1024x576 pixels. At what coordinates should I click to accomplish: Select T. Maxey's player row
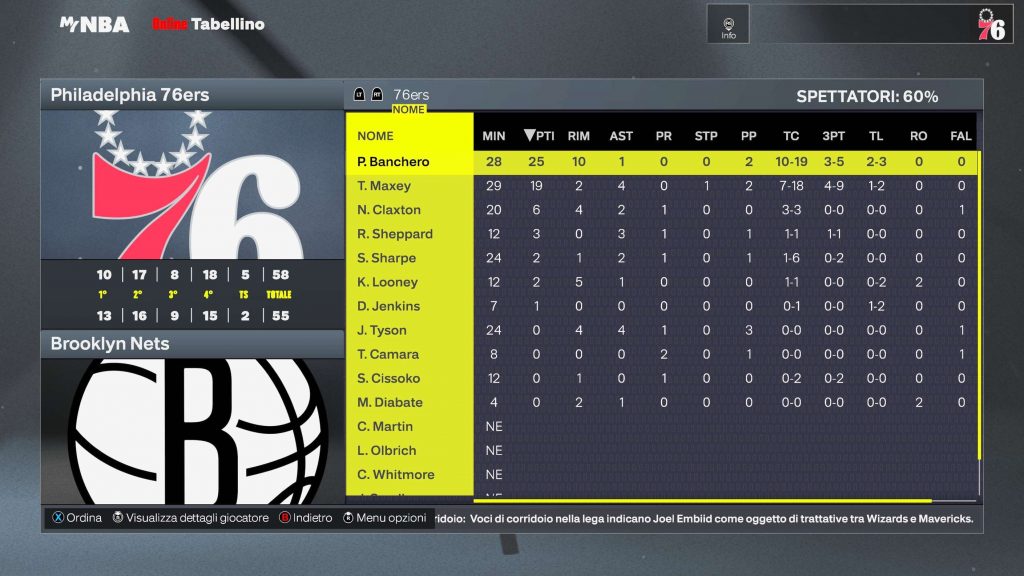385,186
